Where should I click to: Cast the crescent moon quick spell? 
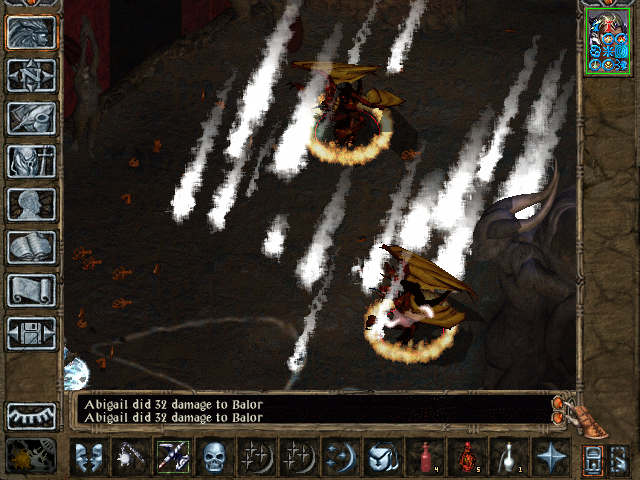point(339,456)
